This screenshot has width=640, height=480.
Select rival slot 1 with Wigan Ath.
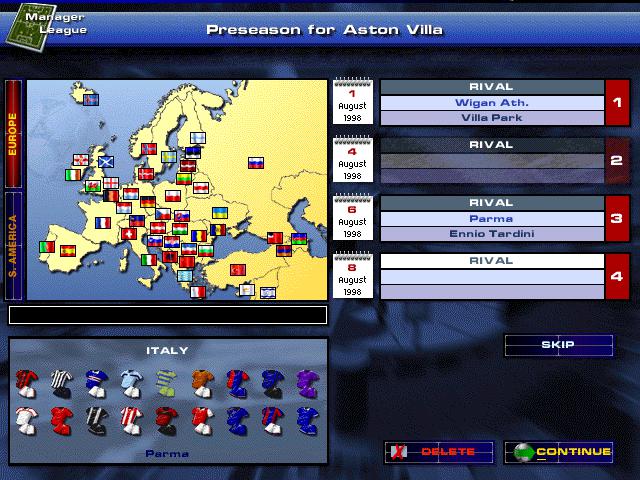[491, 103]
